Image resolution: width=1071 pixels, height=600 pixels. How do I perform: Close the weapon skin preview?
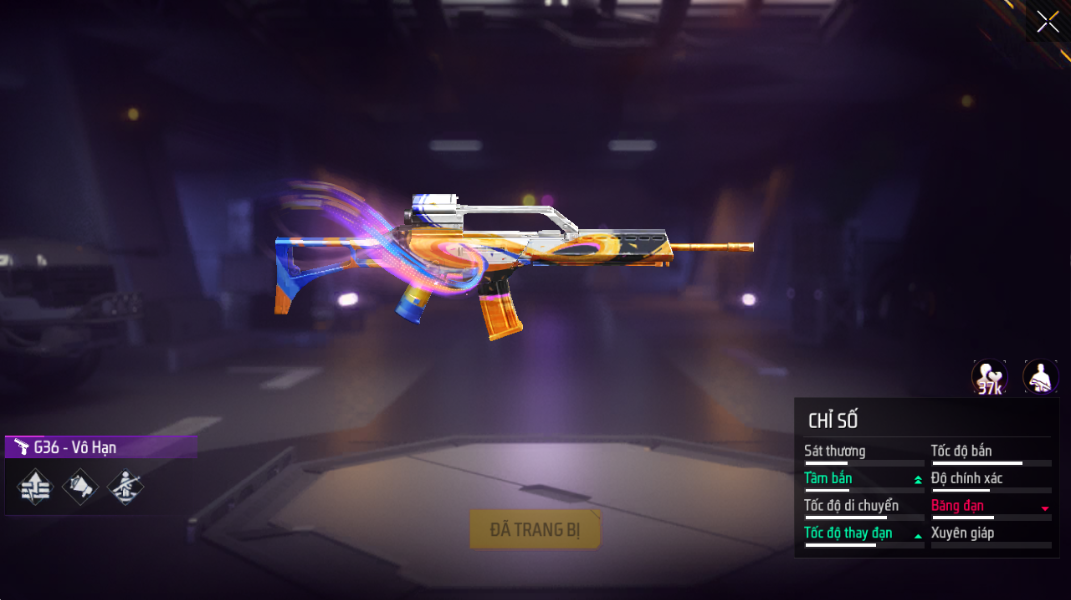[x=1047, y=22]
